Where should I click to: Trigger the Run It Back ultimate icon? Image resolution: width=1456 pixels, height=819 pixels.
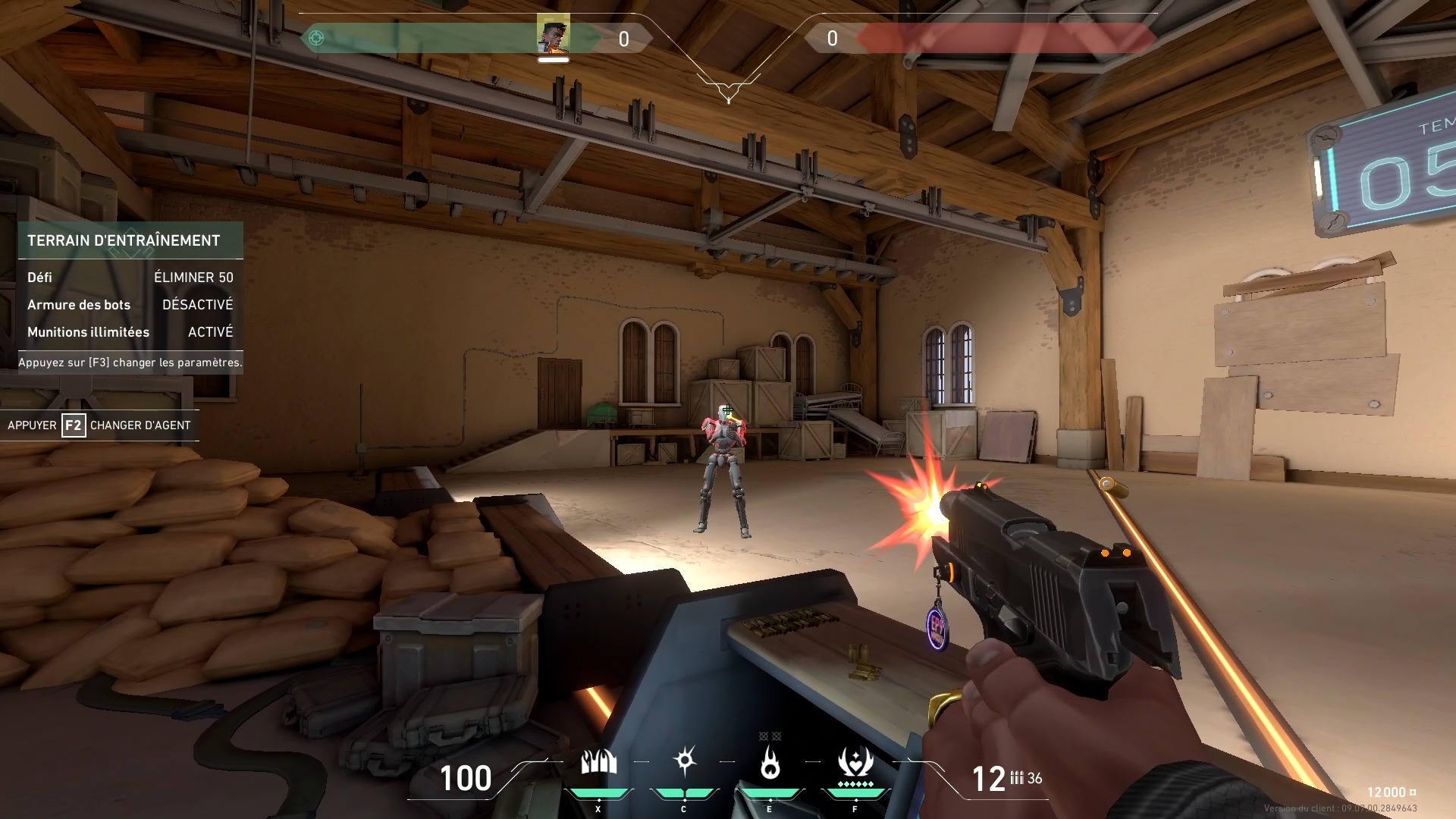coord(855,763)
